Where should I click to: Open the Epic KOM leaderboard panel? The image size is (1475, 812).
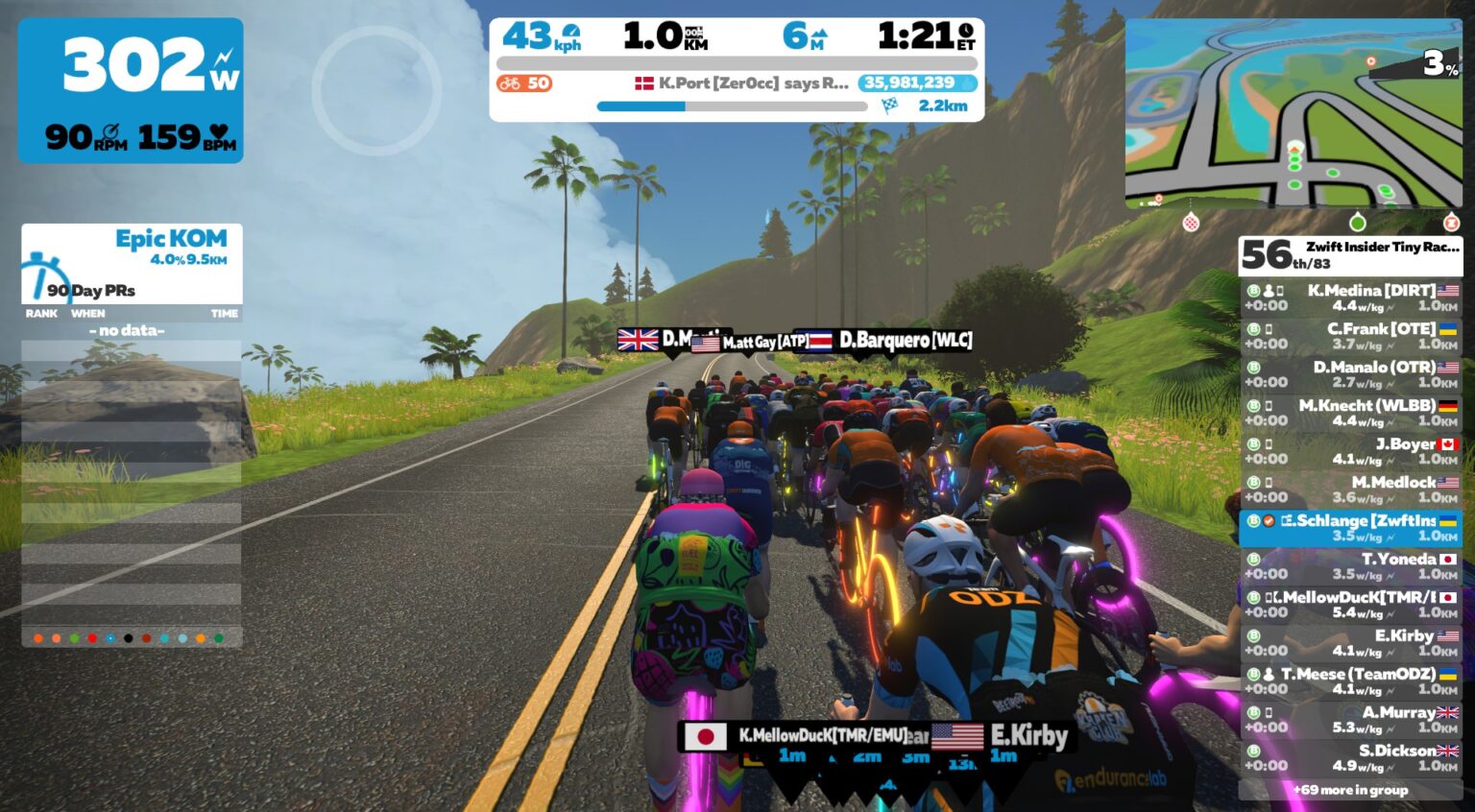[x=132, y=263]
